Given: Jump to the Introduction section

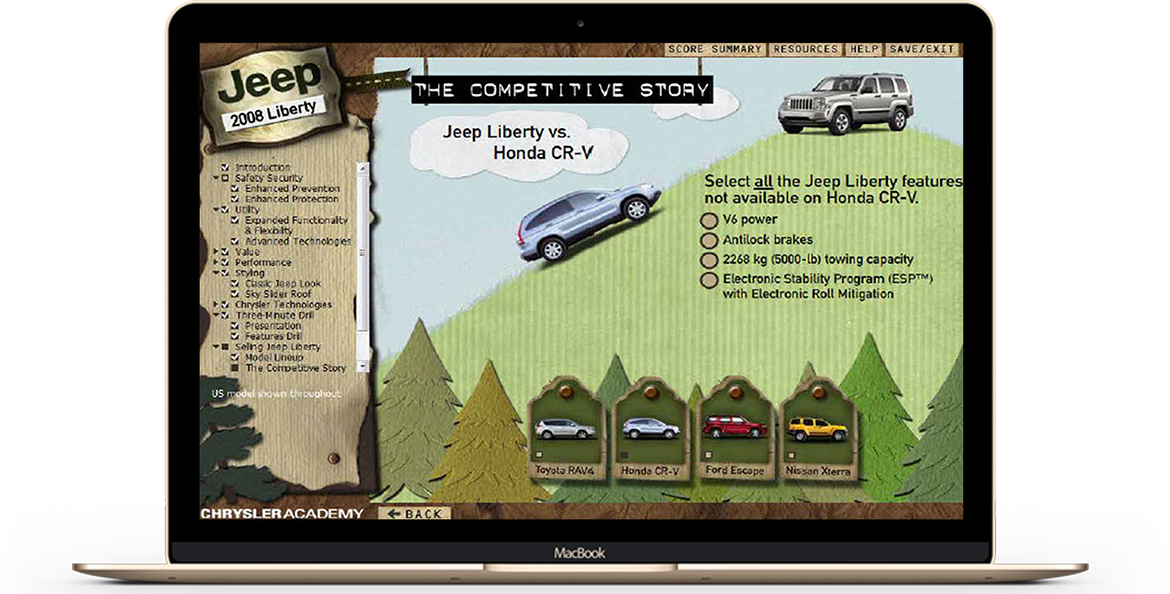Looking at the screenshot, I should (262, 167).
